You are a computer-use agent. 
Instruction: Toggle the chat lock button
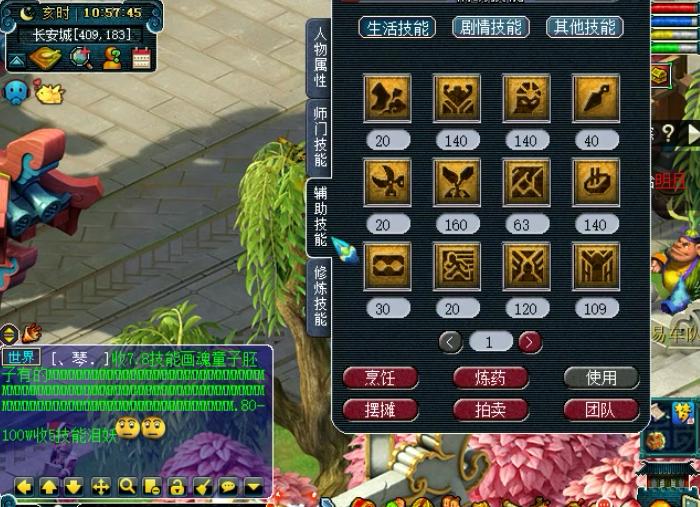pyautogui.click(x=177, y=487)
